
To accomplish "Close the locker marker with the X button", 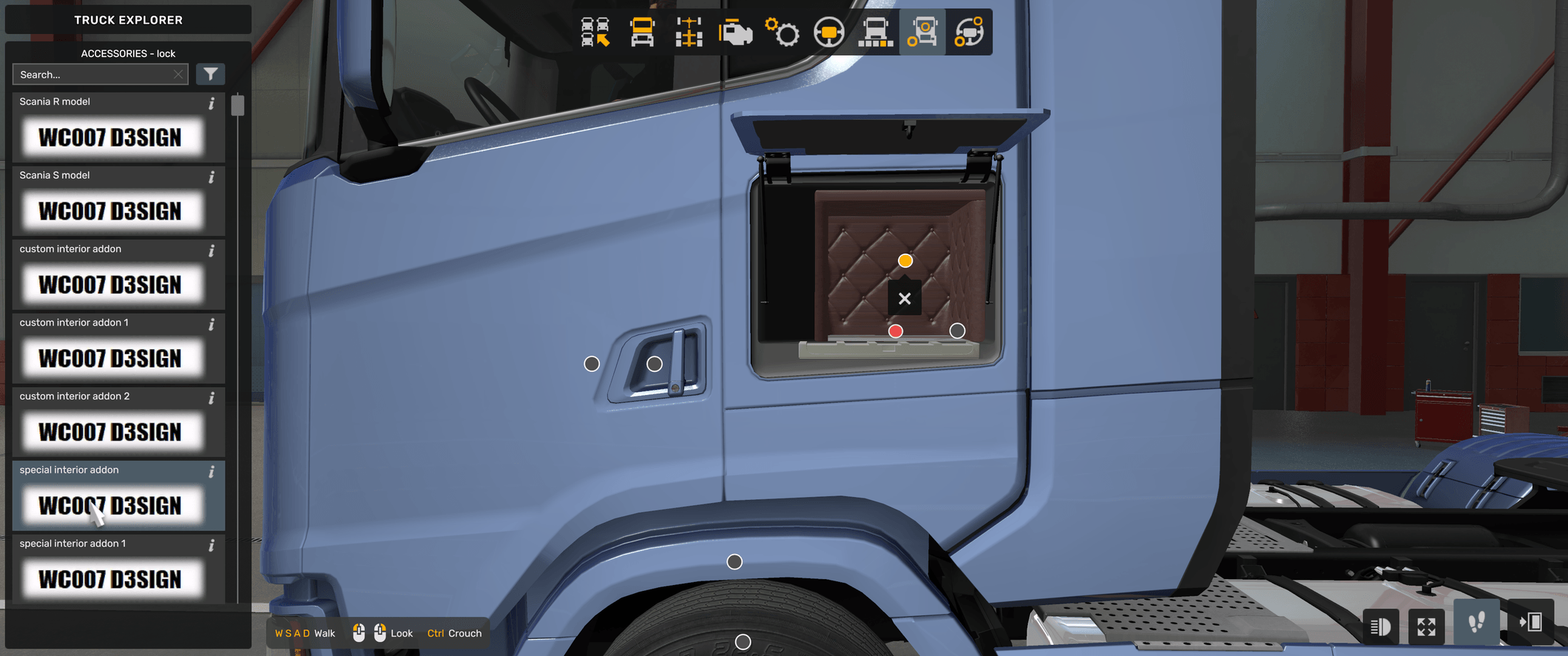I will (x=904, y=298).
